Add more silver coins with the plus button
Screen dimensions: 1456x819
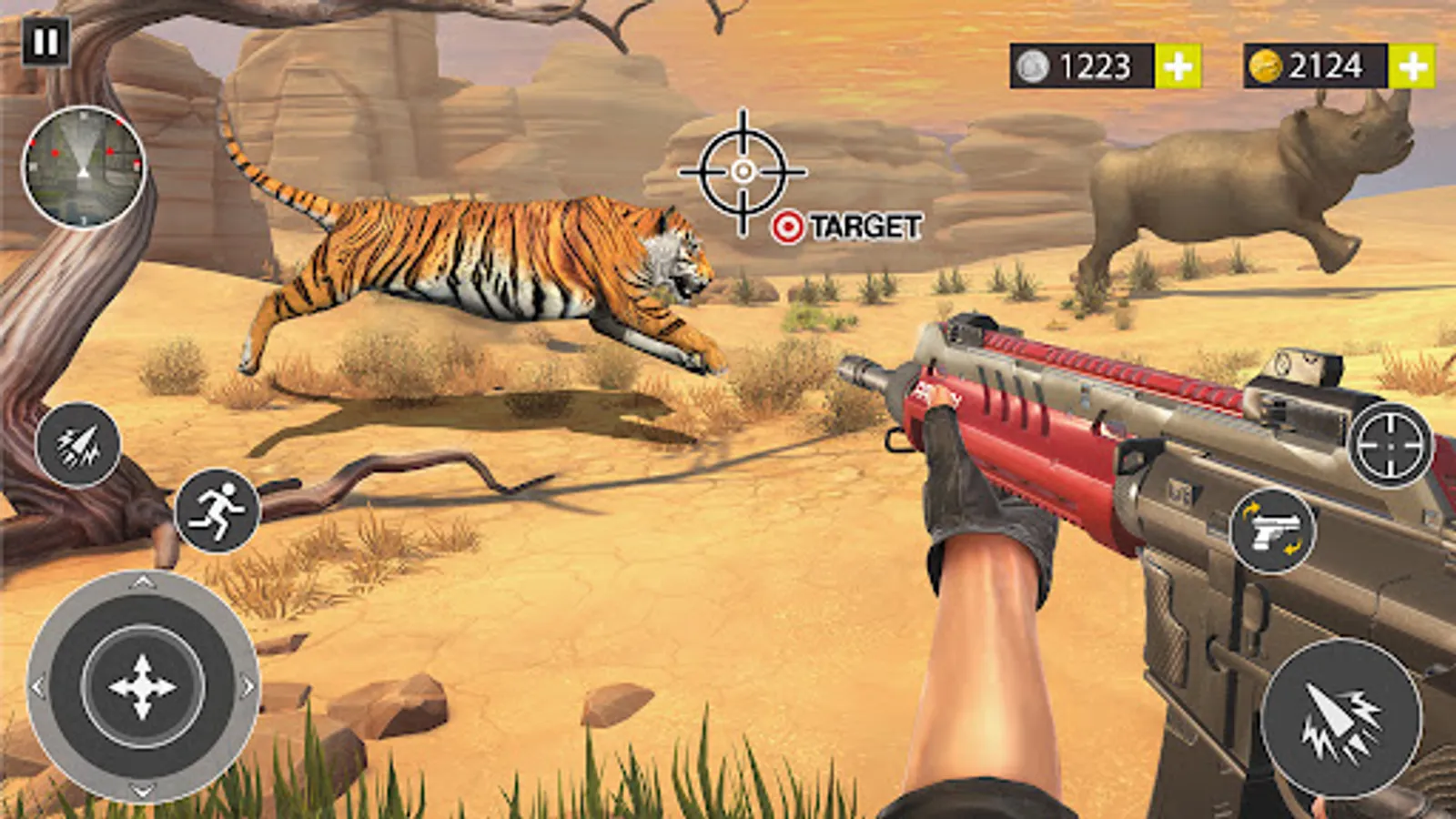point(1178,66)
